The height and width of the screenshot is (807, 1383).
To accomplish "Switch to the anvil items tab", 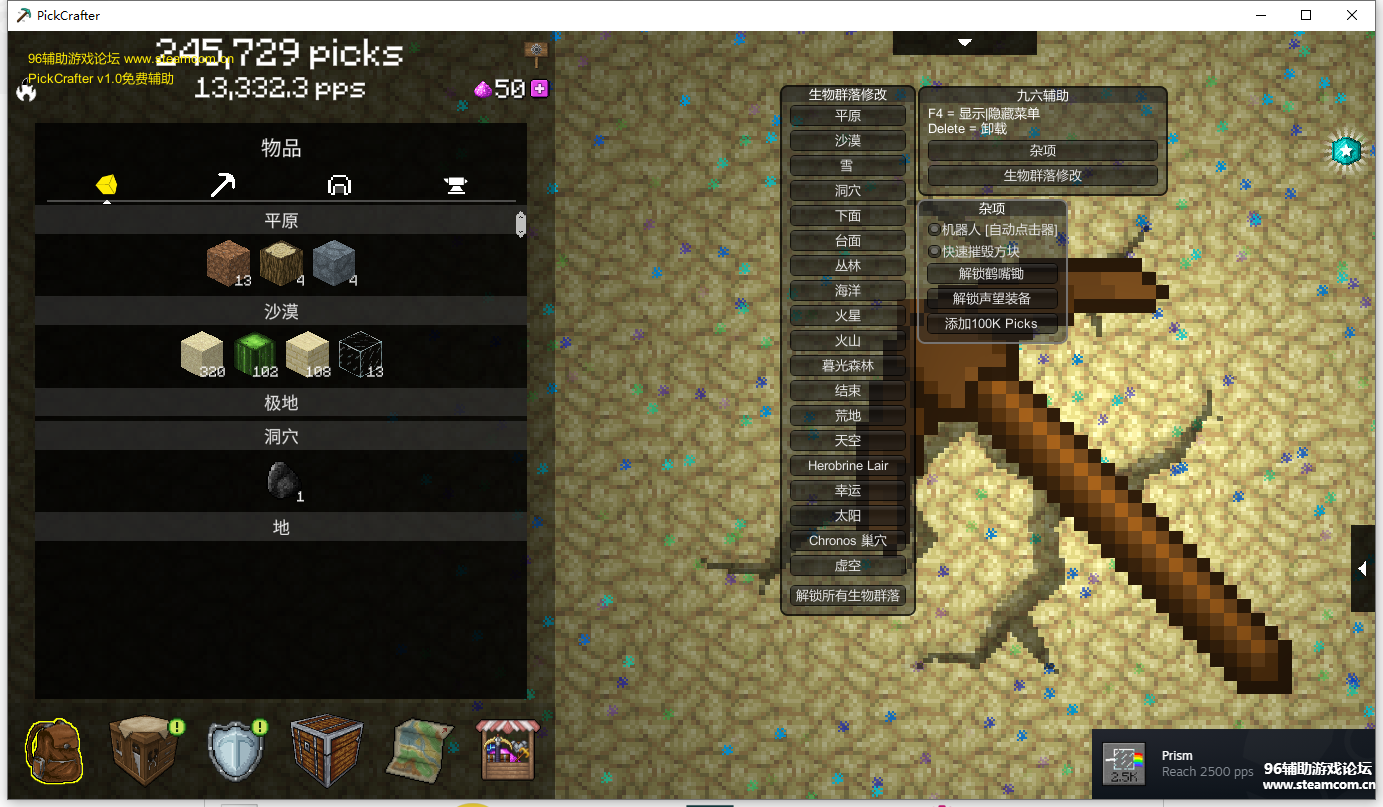I will pyautogui.click(x=456, y=185).
